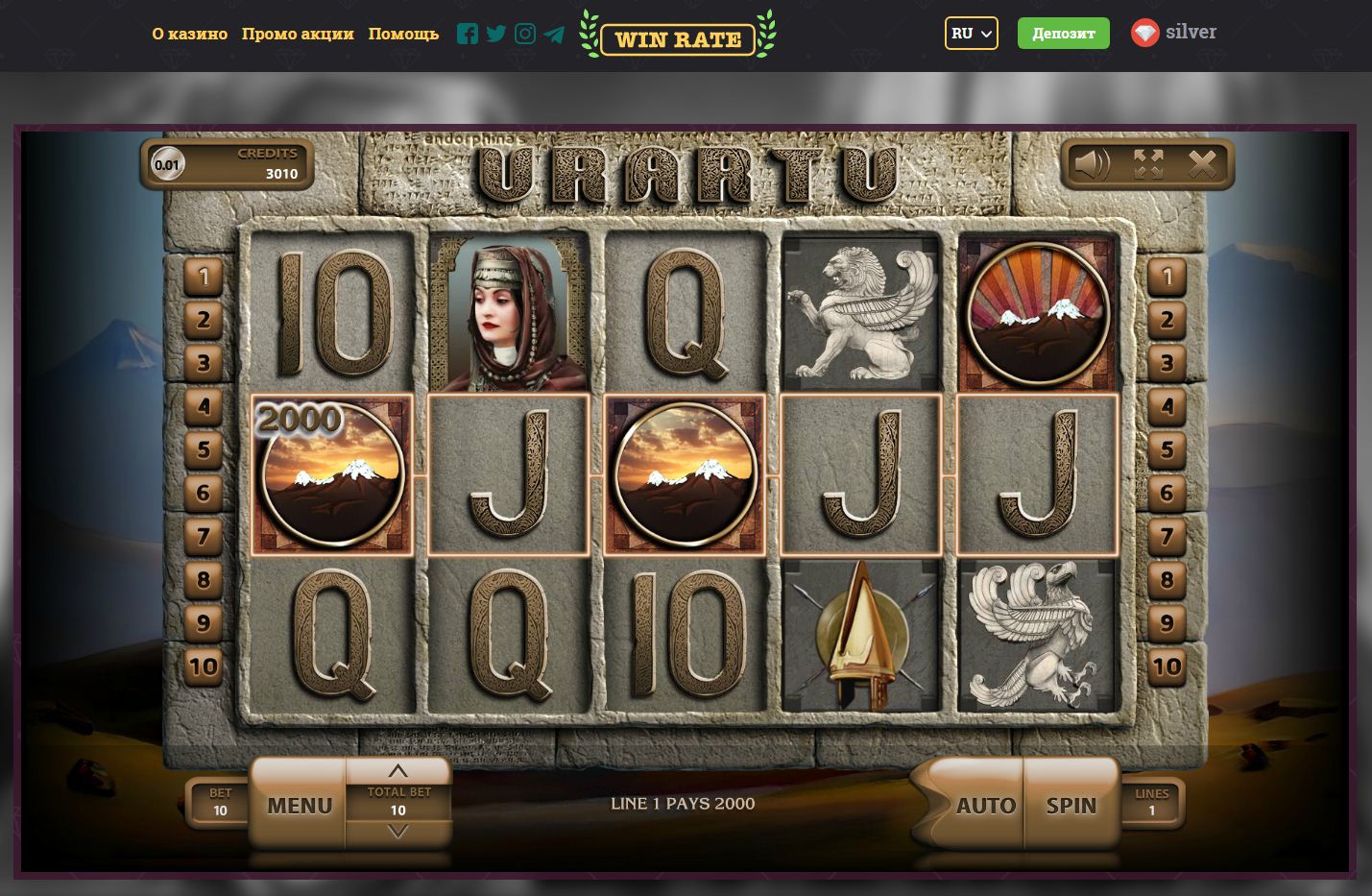Spin the reels with the SPIN button
The image size is (1372, 896).
pos(1071,805)
